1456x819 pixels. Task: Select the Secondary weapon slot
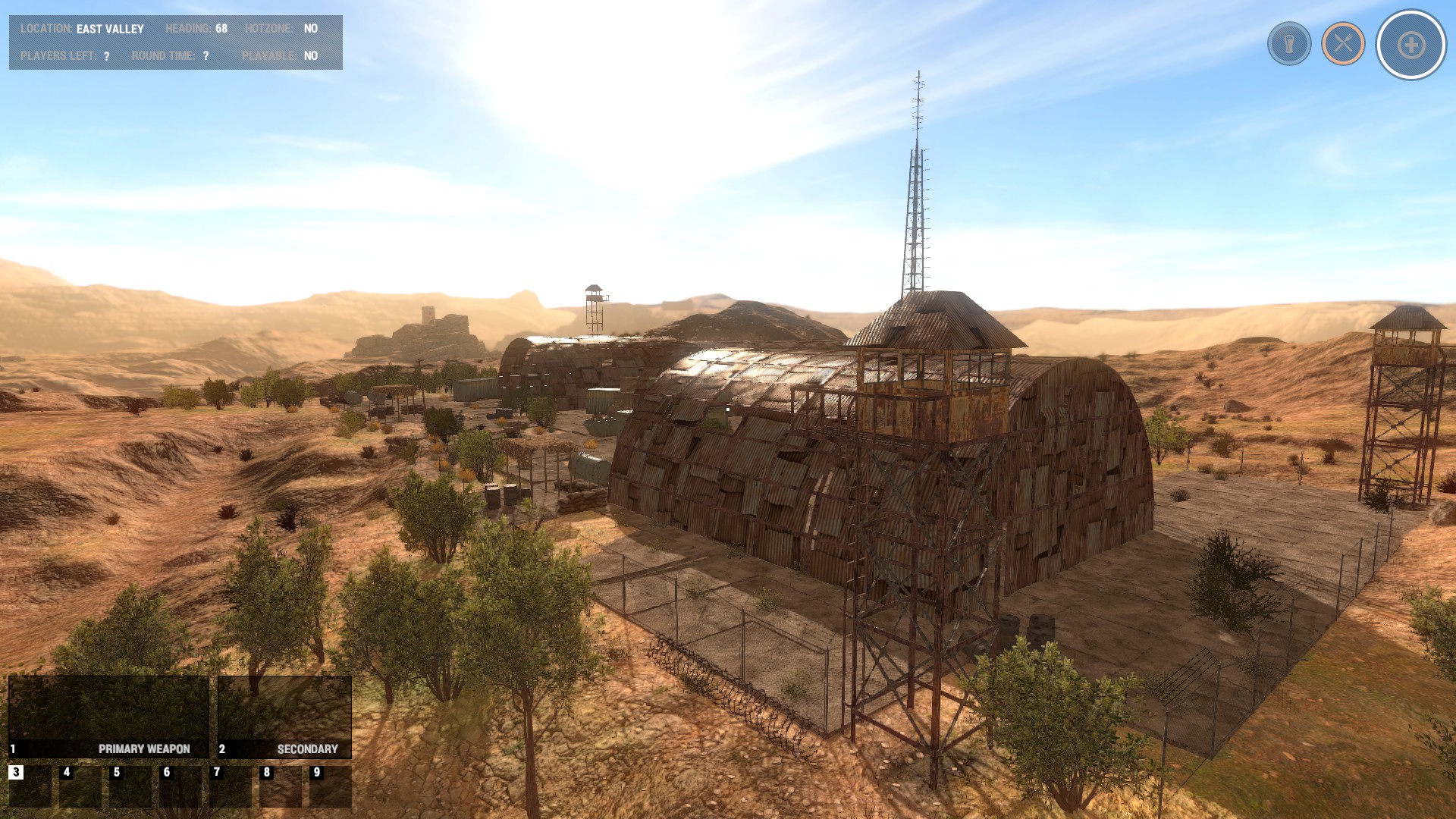(284, 717)
